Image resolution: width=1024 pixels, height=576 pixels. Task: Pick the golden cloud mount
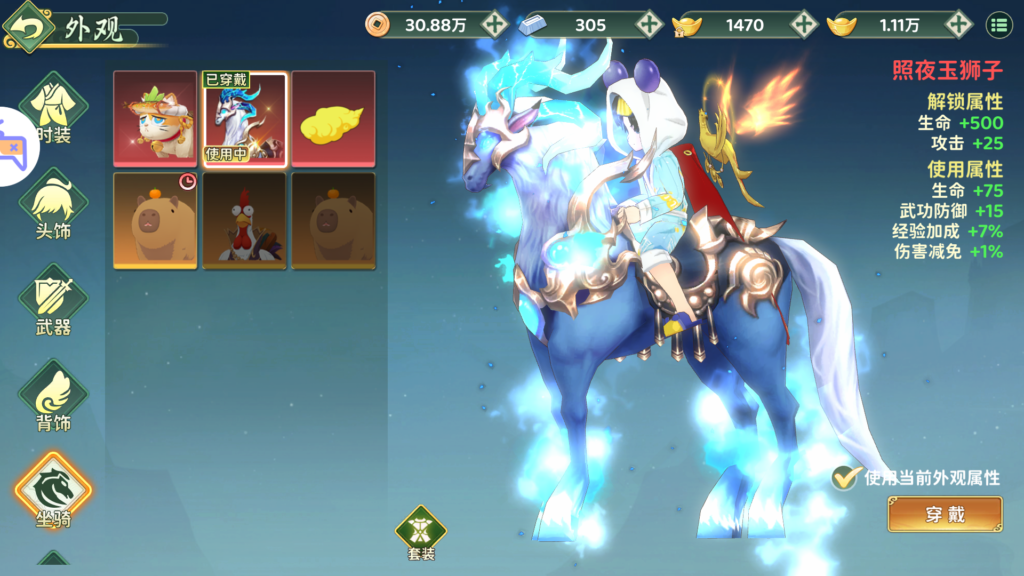pos(333,118)
